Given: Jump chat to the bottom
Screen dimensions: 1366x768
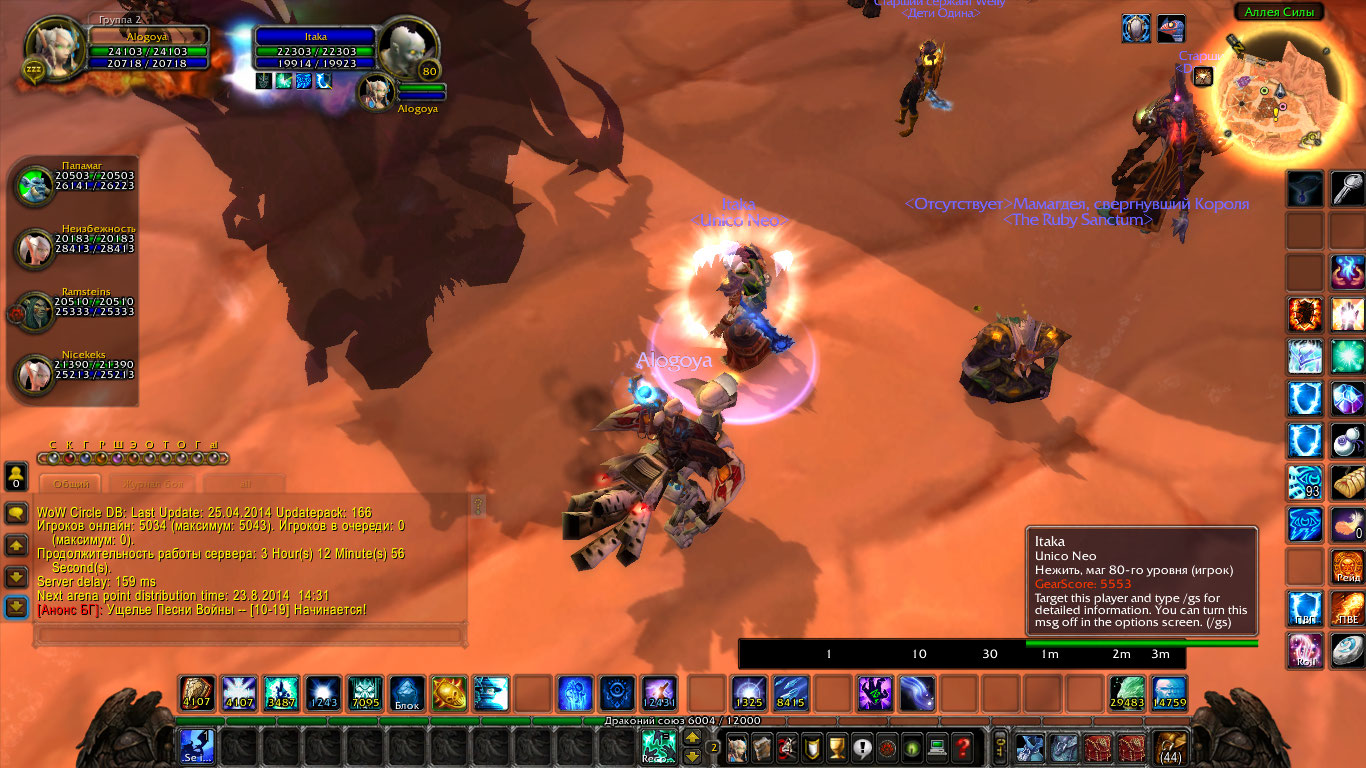Looking at the screenshot, I should click(16, 607).
